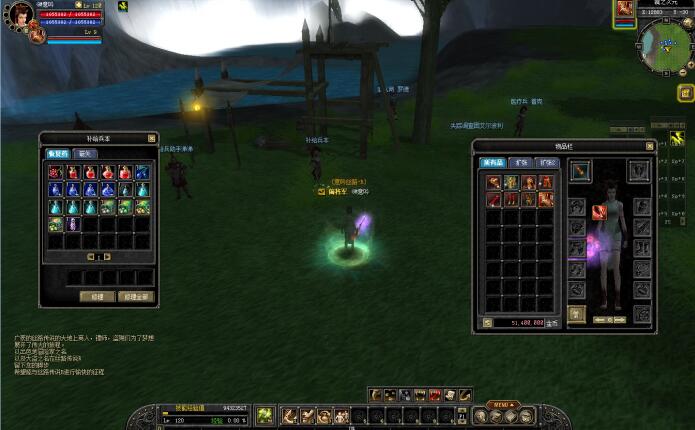Rotate the character preview left
This screenshot has width=695, height=430.
coord(597,319)
